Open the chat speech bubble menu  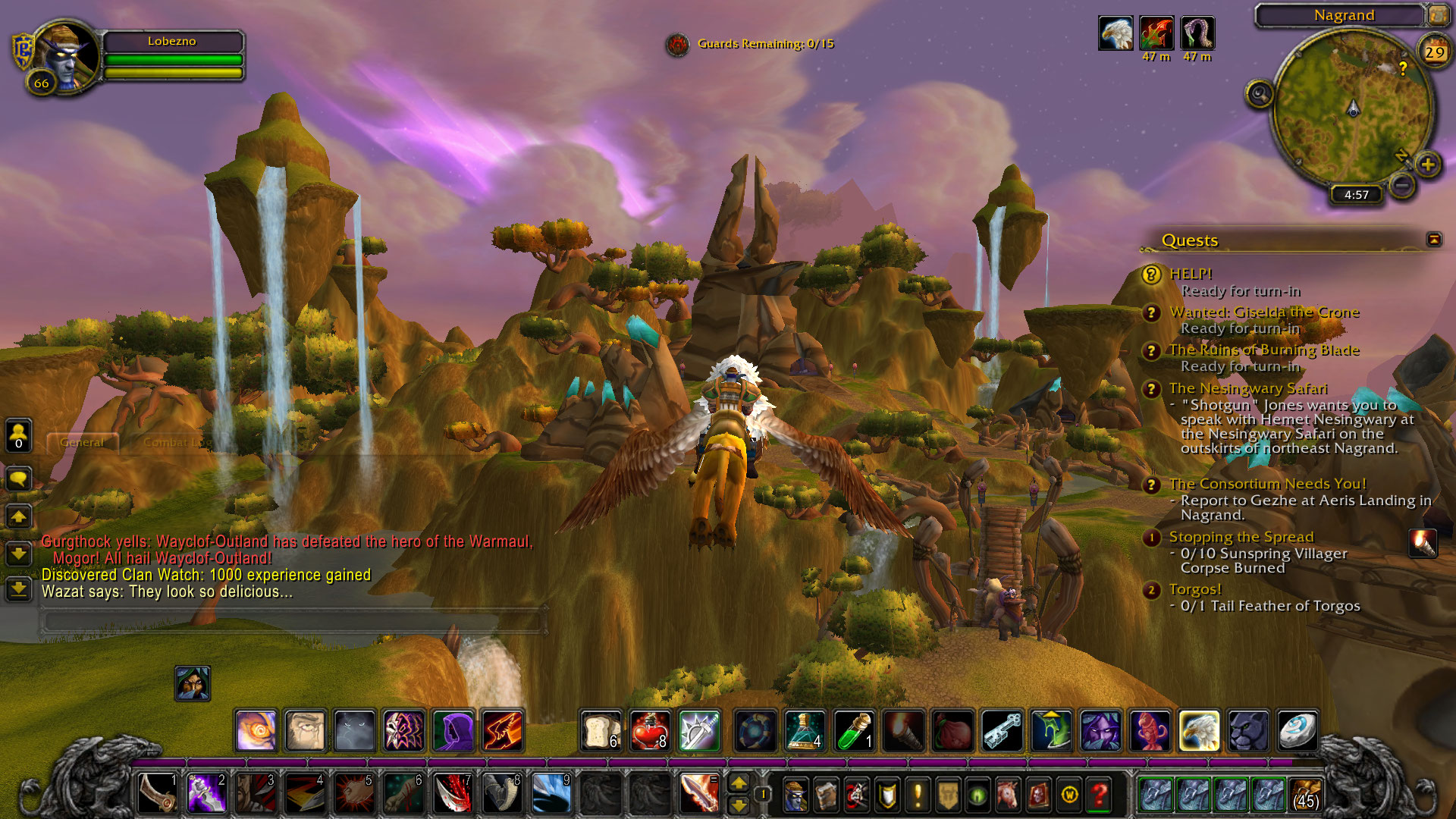coord(18,479)
